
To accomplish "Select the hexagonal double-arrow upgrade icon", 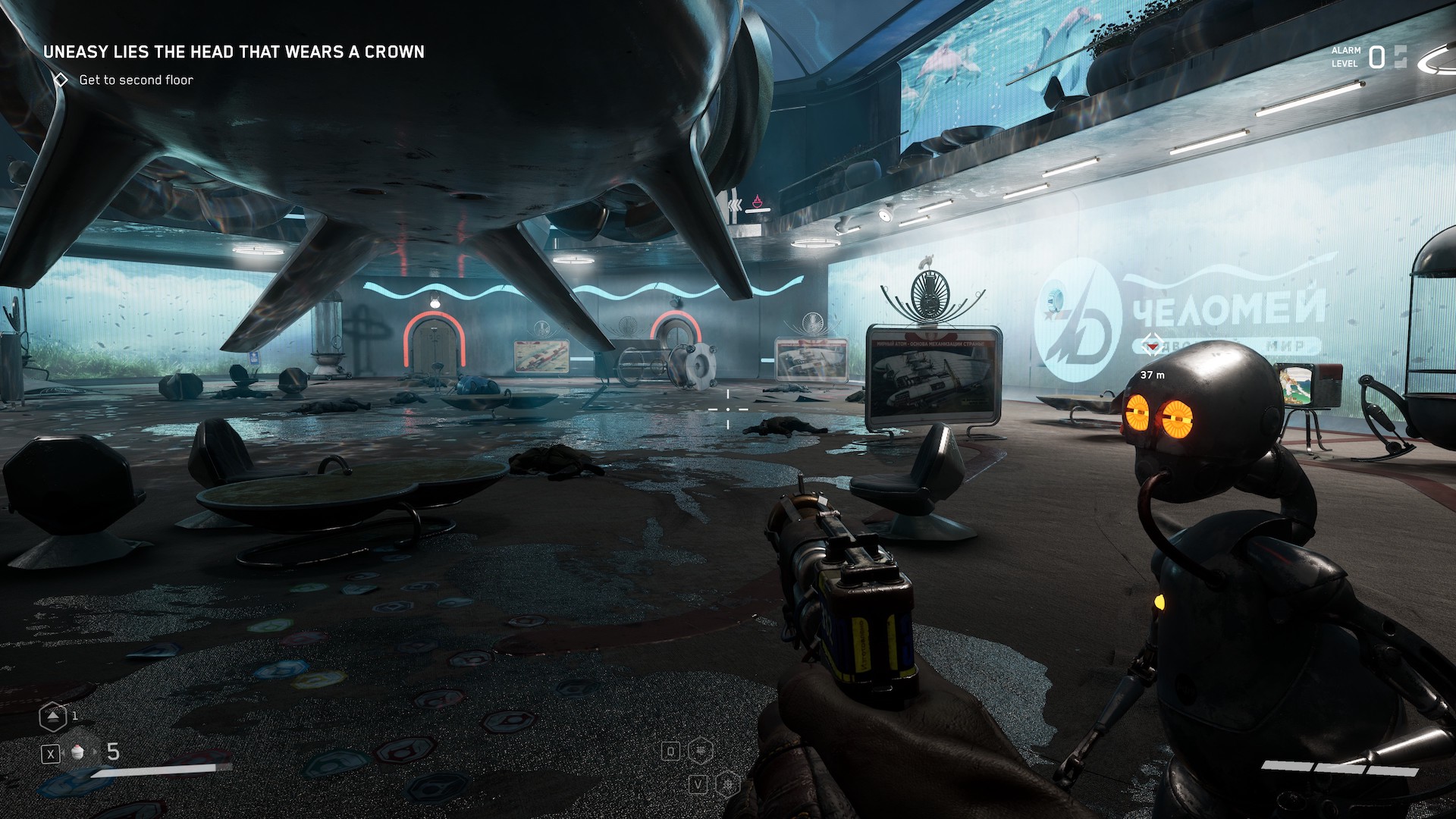I will (x=52, y=716).
